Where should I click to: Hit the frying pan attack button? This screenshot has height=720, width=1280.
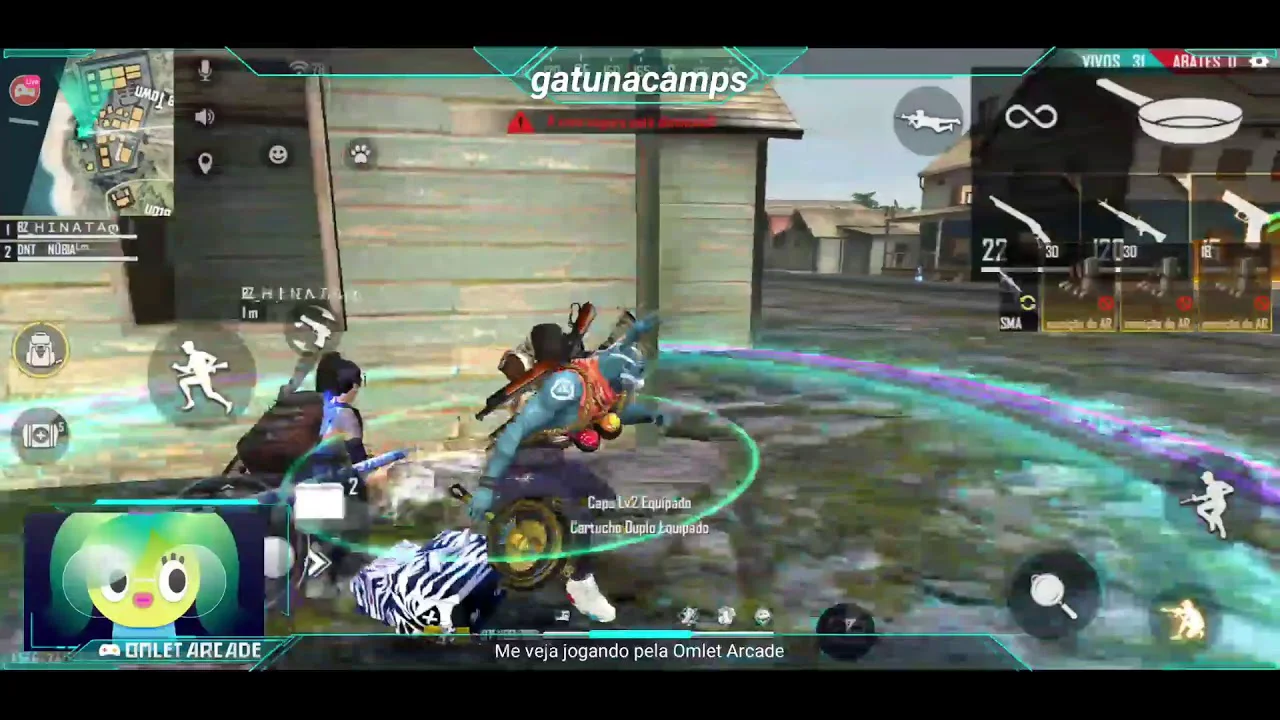pyautogui.click(x=1052, y=594)
